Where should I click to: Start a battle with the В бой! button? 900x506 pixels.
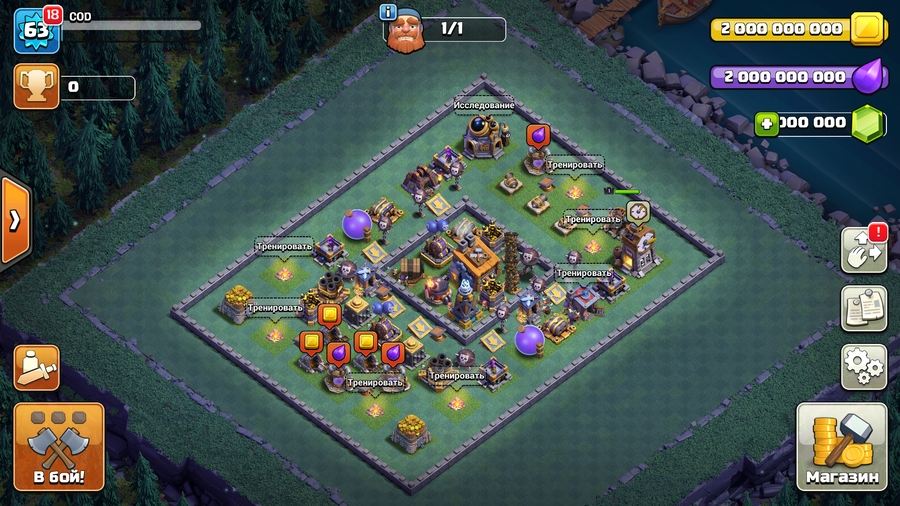[59, 446]
